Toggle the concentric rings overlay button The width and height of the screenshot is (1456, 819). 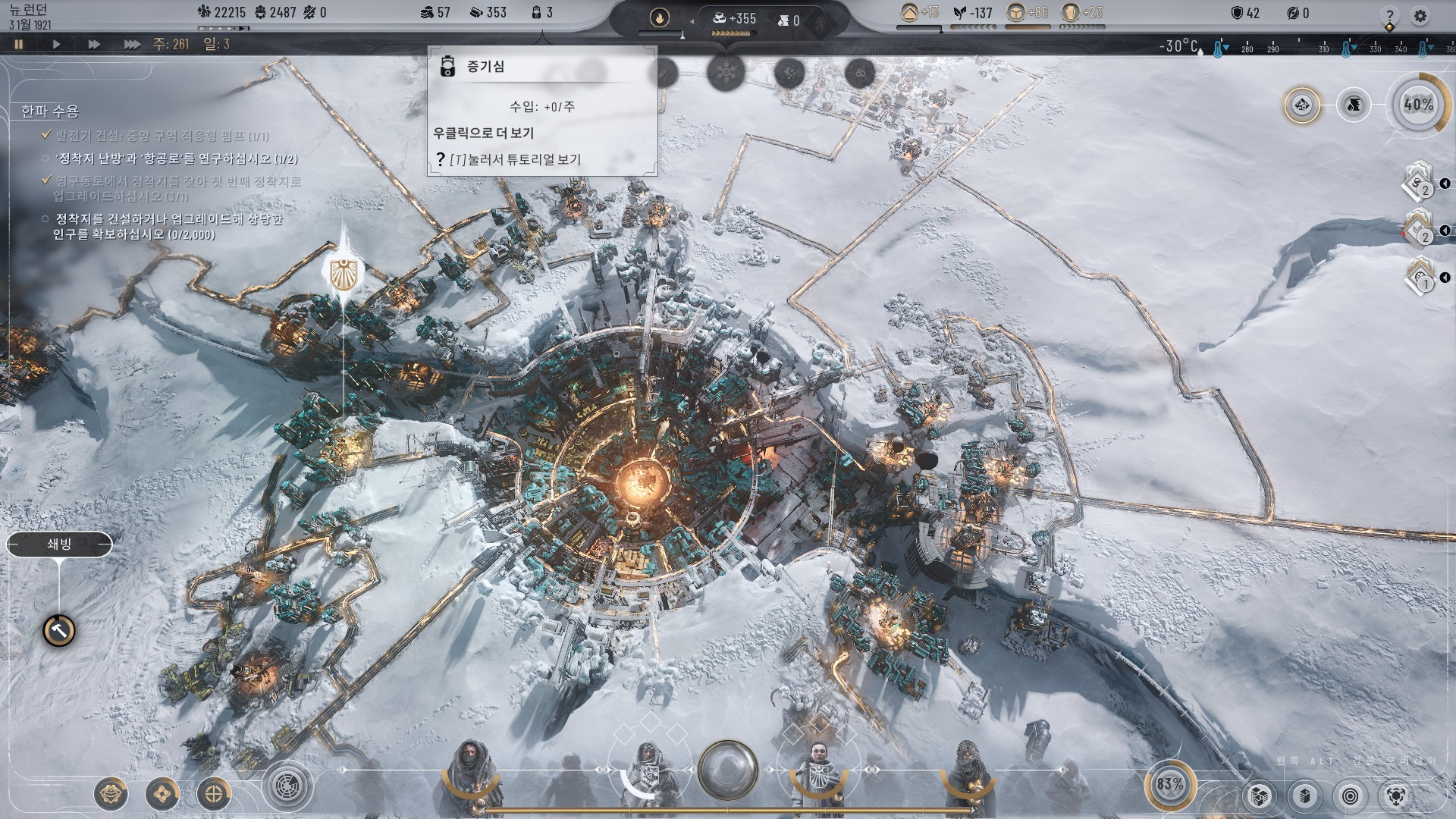1350,795
